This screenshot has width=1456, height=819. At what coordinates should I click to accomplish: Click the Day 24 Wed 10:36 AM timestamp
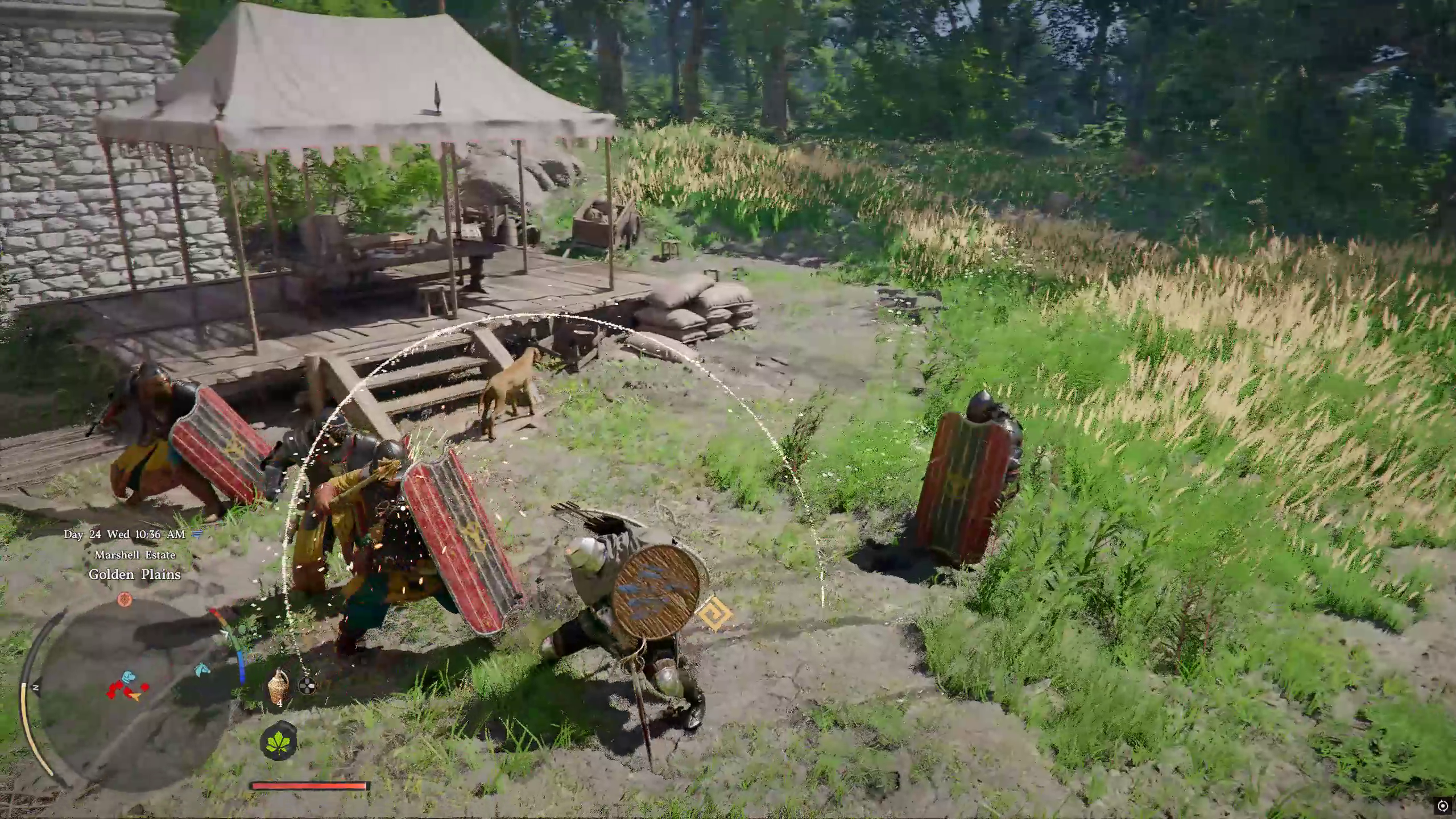(125, 535)
